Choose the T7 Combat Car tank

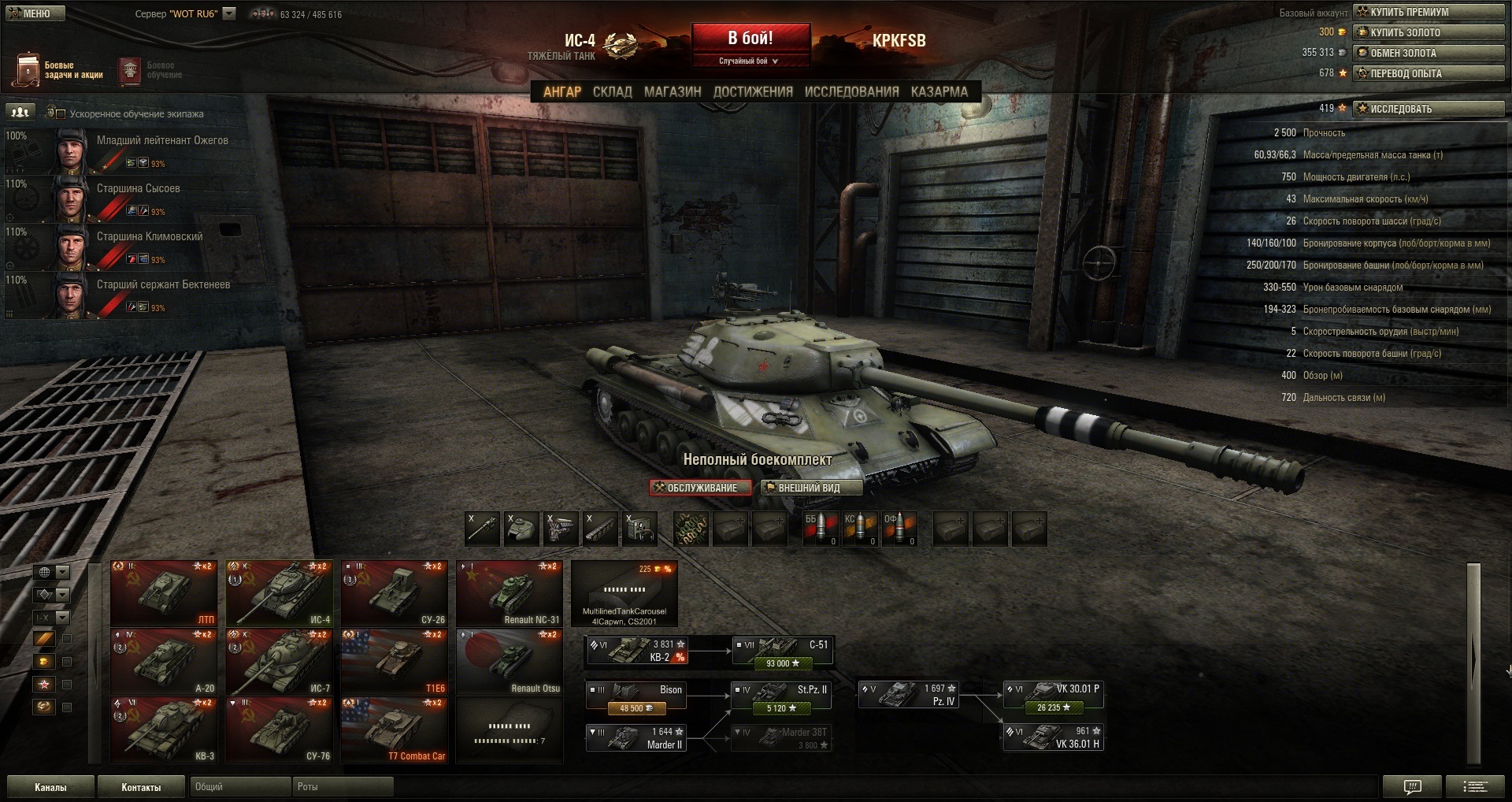[395, 730]
